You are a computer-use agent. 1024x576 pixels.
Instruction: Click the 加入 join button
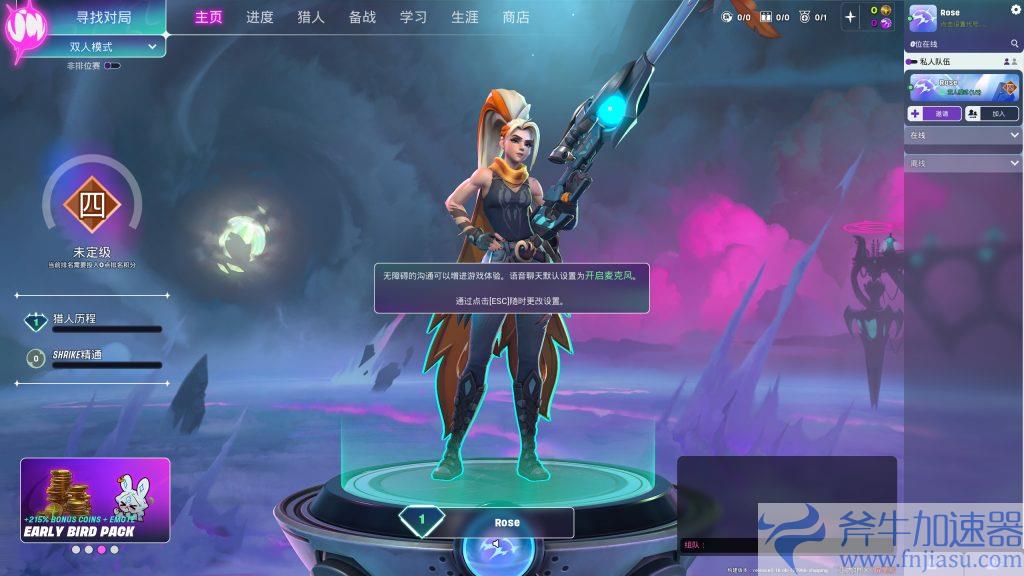coord(991,114)
